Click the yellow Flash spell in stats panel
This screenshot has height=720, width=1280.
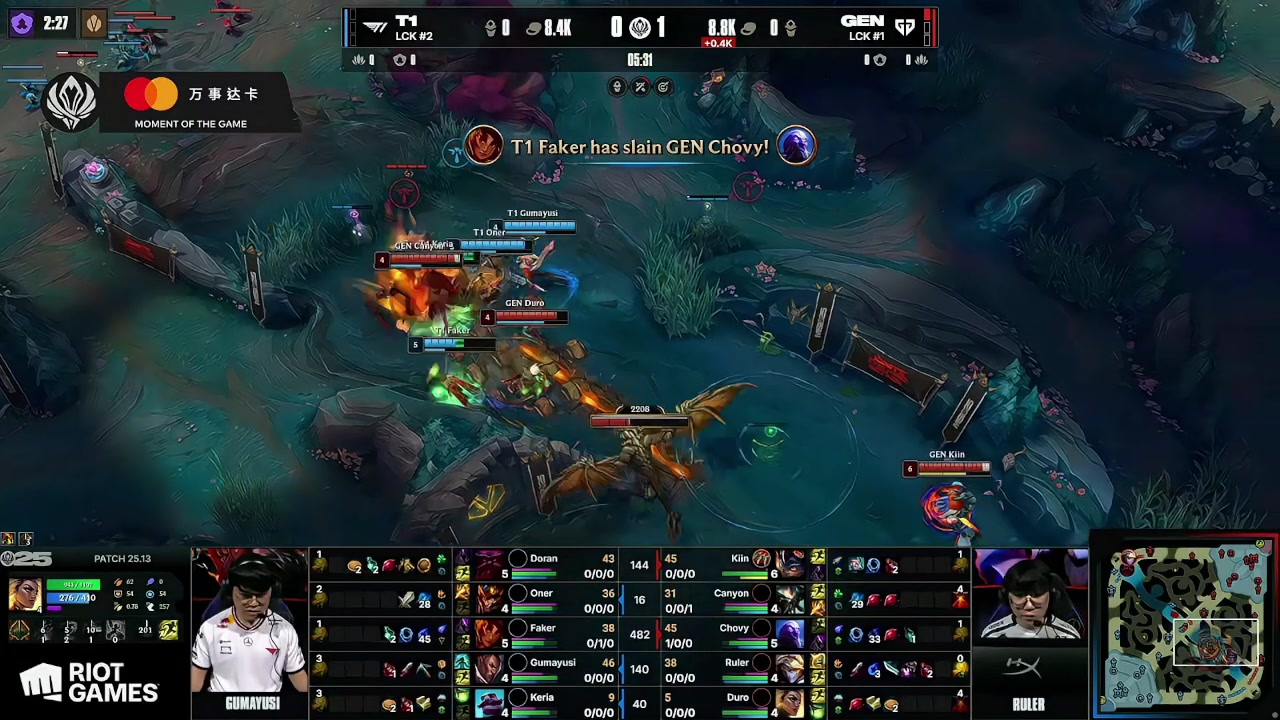pos(168,630)
